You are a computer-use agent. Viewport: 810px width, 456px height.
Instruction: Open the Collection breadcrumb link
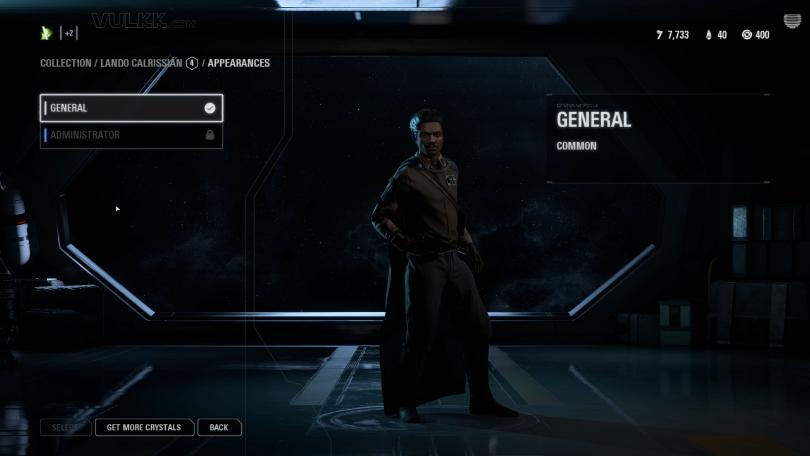tap(65, 63)
